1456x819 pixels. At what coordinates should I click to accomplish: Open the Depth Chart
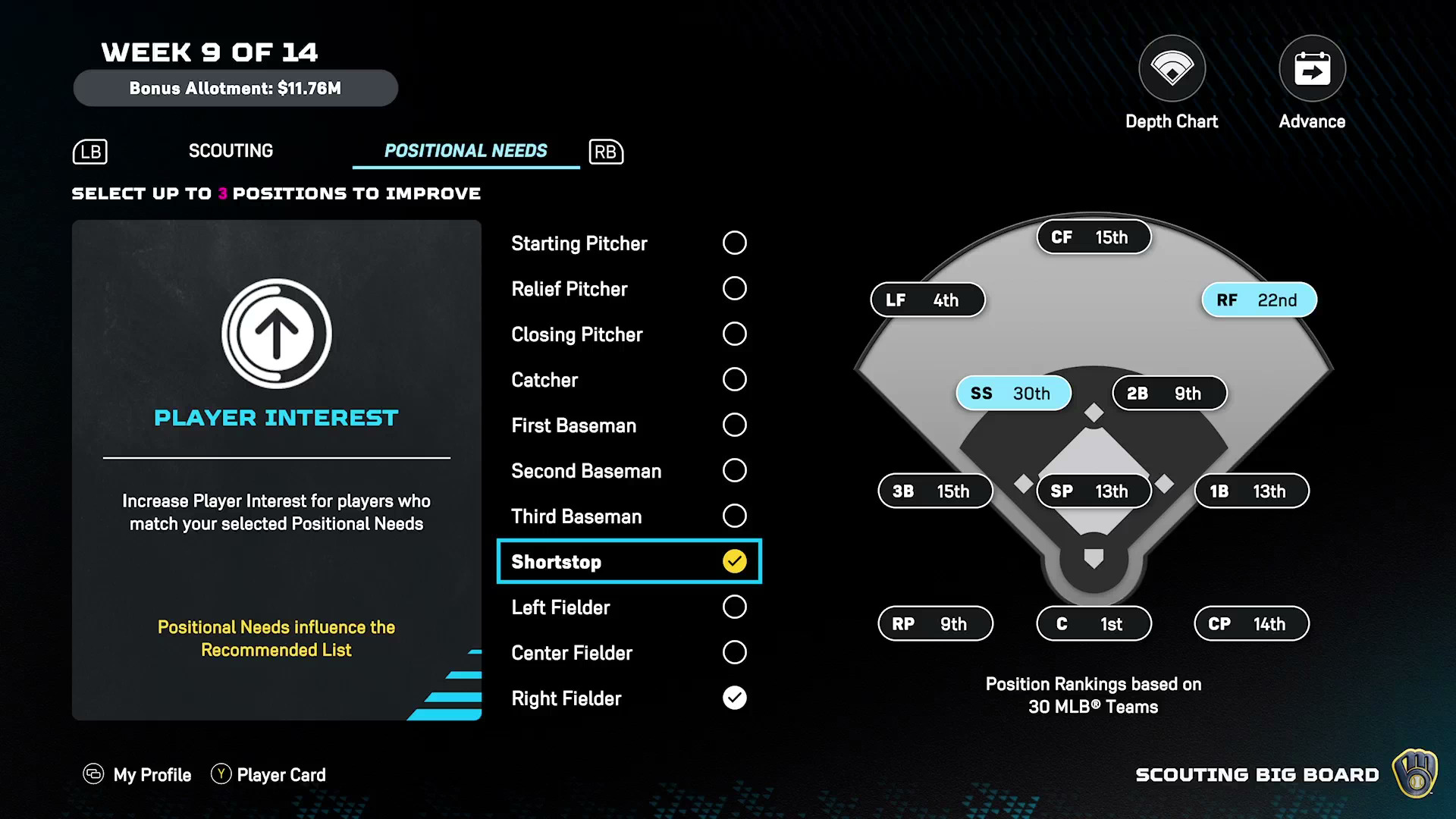tap(1172, 70)
